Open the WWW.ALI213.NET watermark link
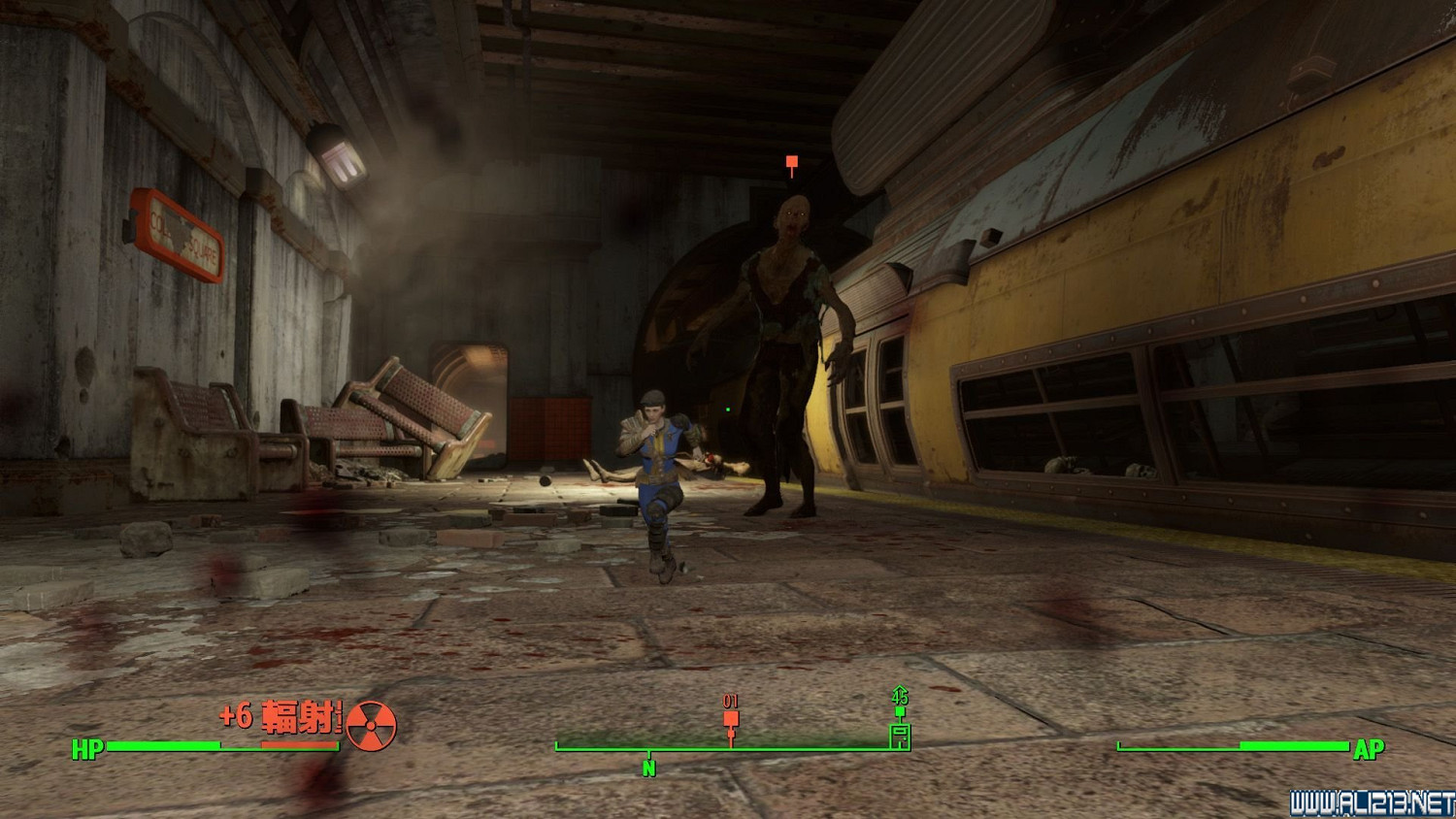Viewport: 1456px width, 819px height. tap(1371, 803)
